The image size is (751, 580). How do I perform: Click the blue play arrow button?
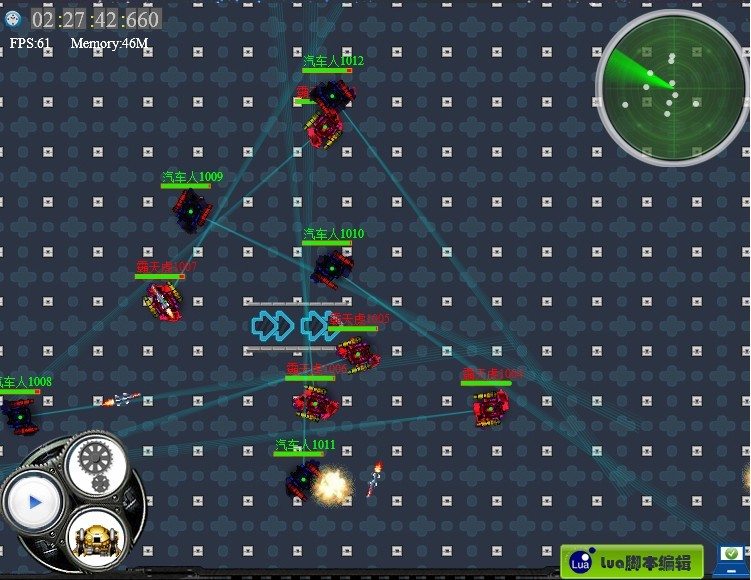point(35,502)
